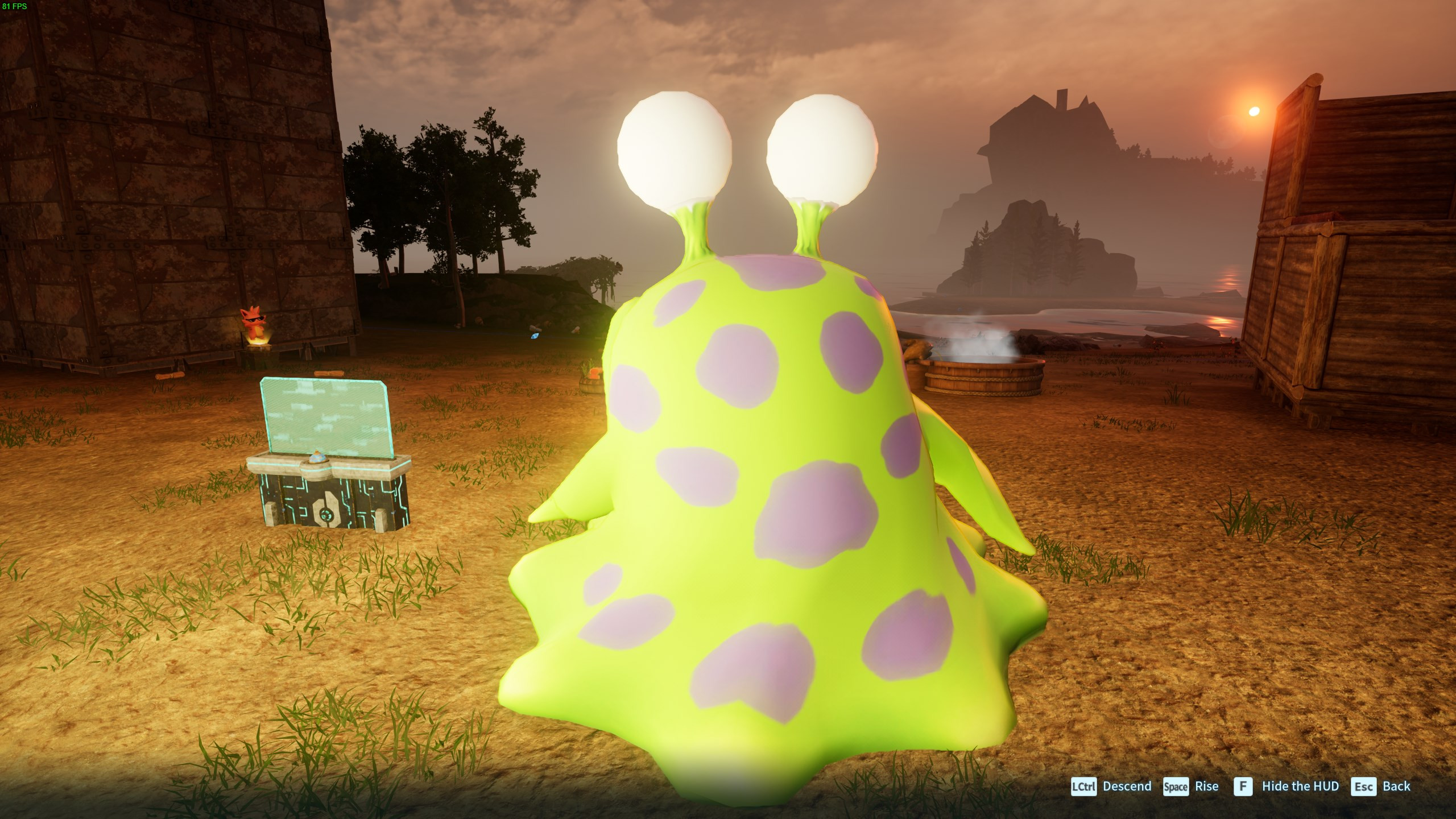The image size is (1456, 819).
Task: Click the "Back" hint text
Action: click(1401, 787)
